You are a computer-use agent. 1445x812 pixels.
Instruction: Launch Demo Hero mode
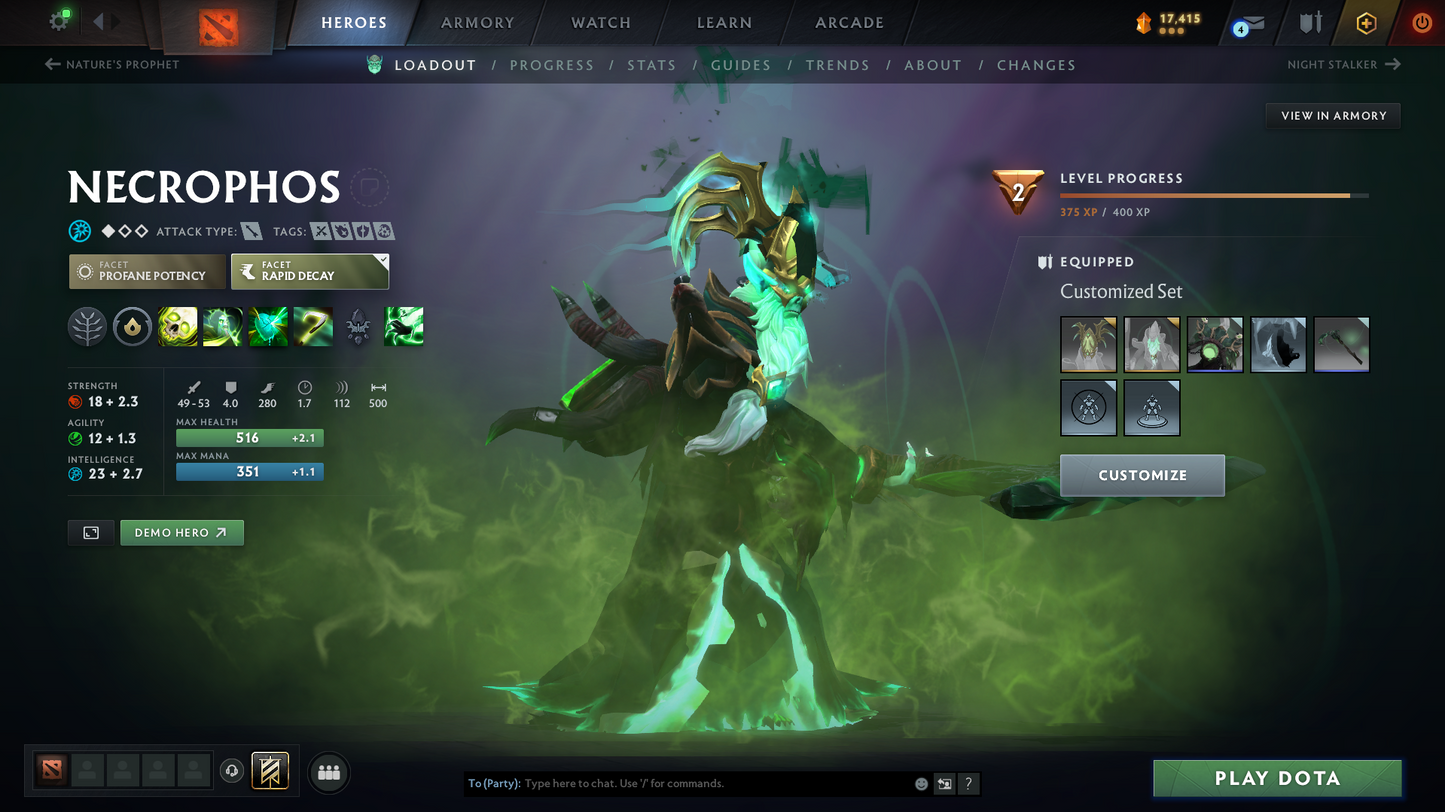(x=181, y=533)
